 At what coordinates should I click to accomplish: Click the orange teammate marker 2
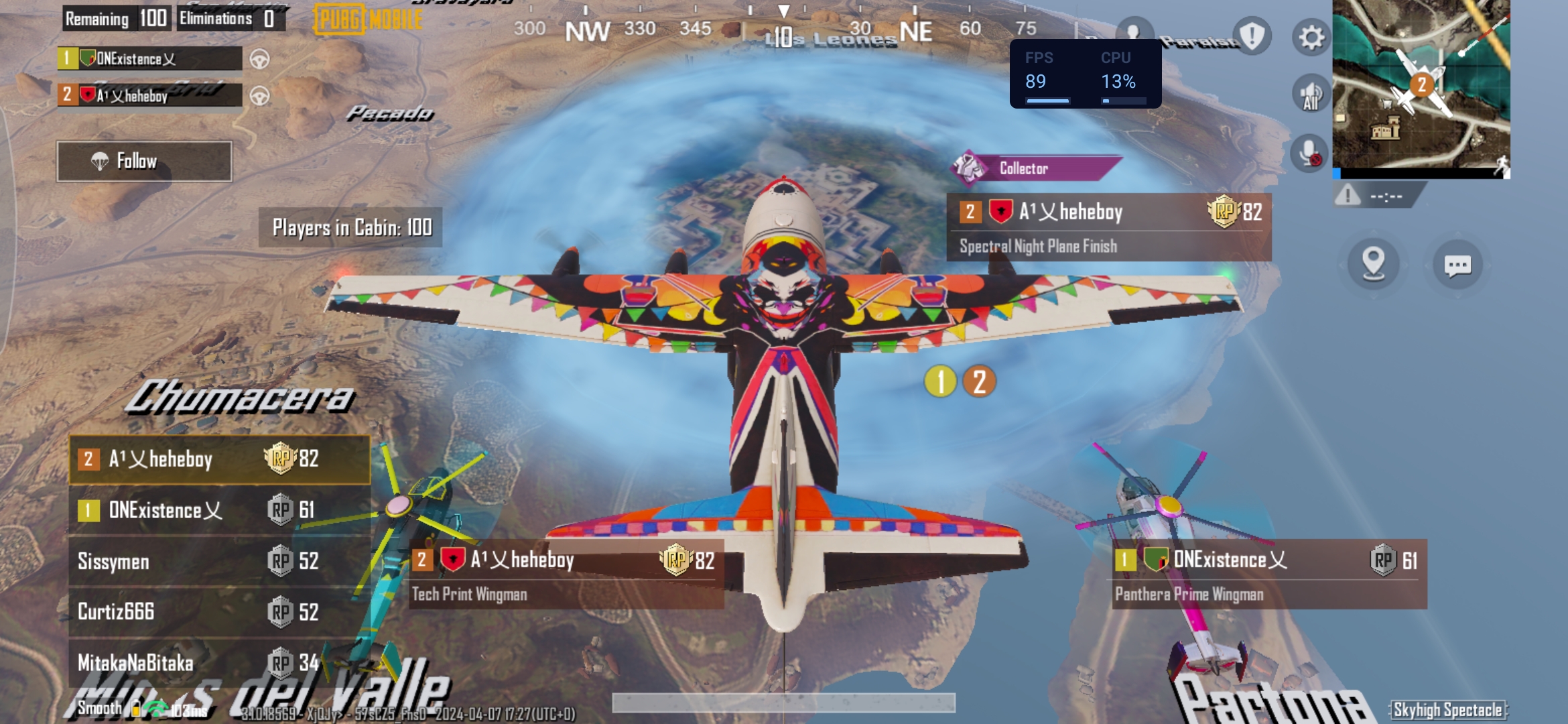point(979,381)
